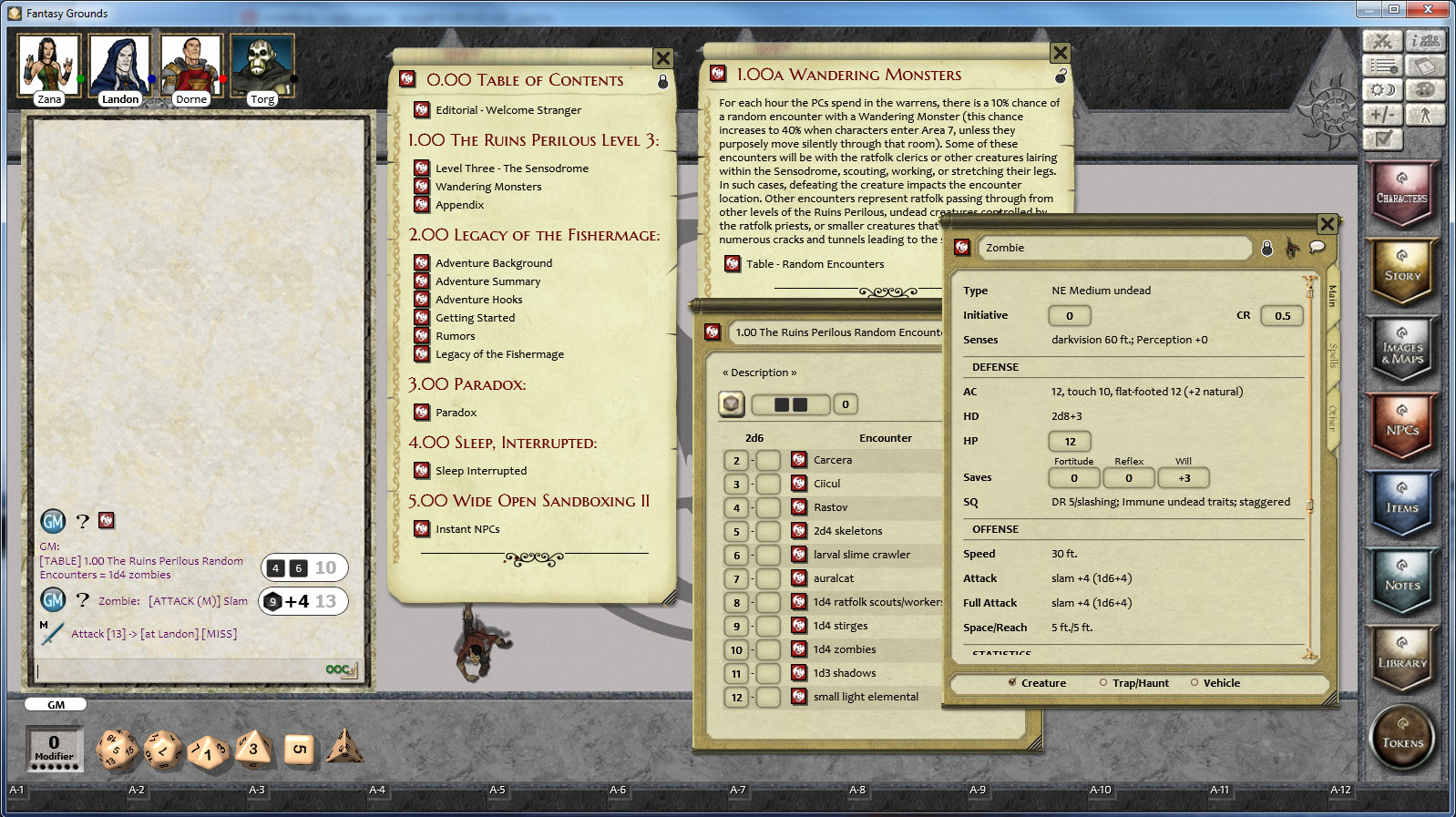Click the effects list icon in upper-right toolbar
This screenshot has height=817, width=1456.
pos(1383,66)
